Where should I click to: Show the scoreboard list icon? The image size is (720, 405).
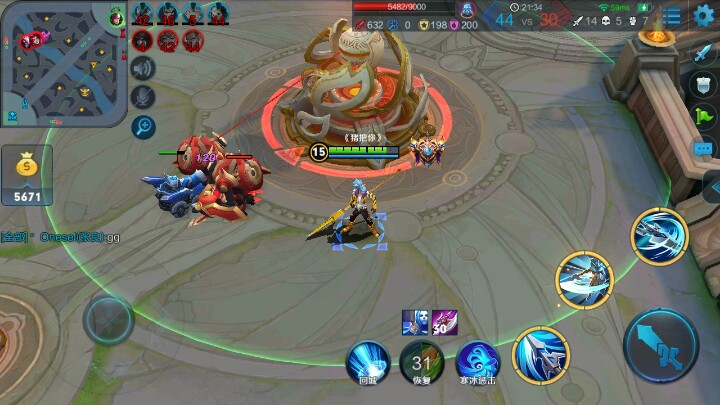(673, 17)
